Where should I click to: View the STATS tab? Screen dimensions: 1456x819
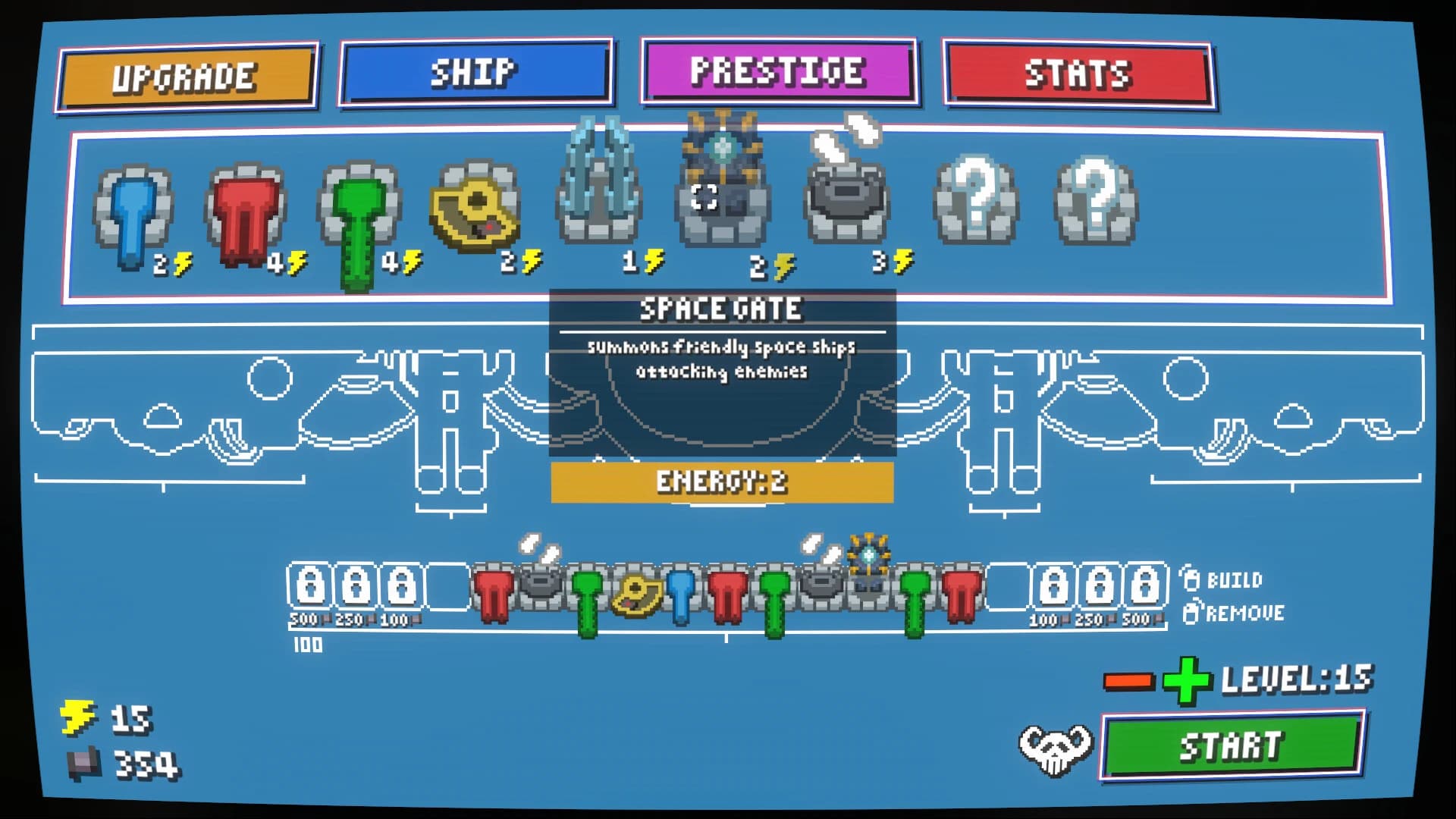click(1077, 73)
